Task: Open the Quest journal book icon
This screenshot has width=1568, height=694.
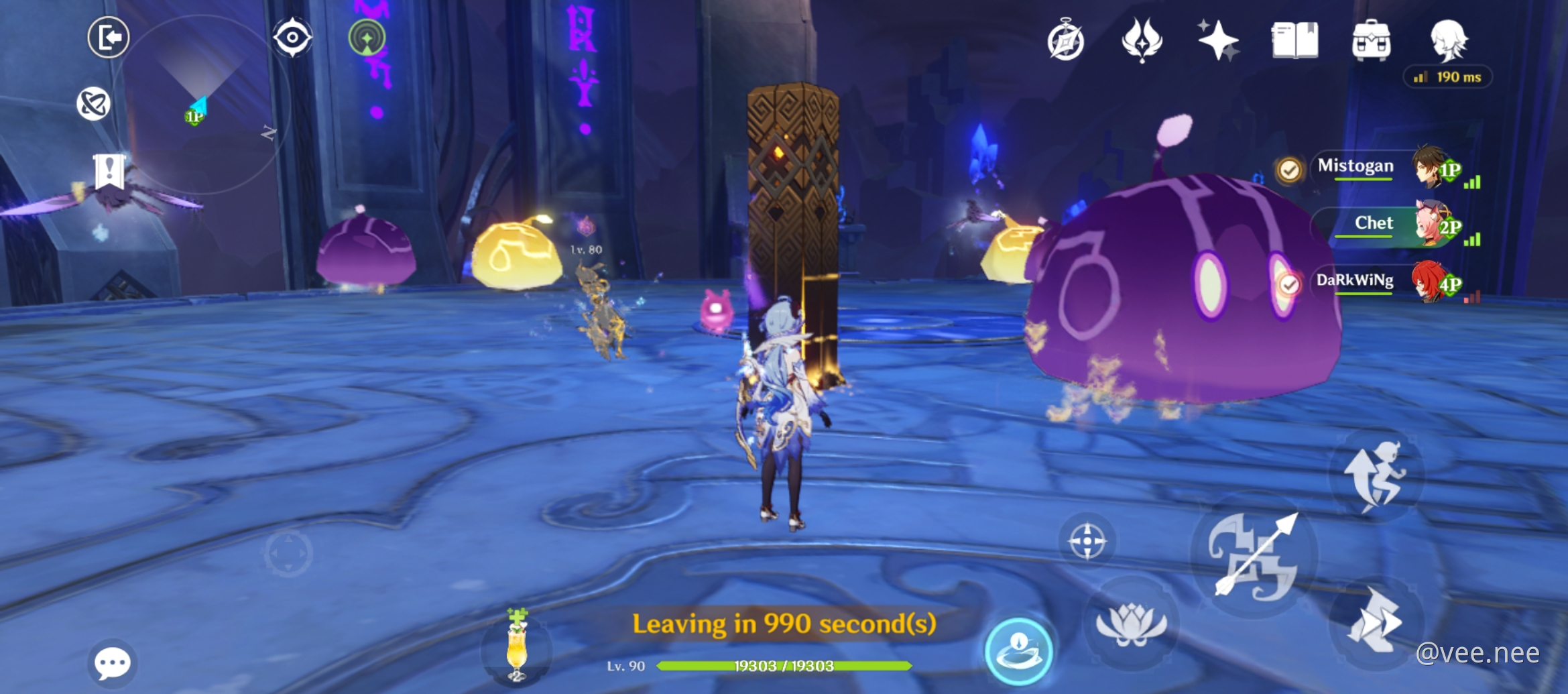Action: pyautogui.click(x=1296, y=42)
